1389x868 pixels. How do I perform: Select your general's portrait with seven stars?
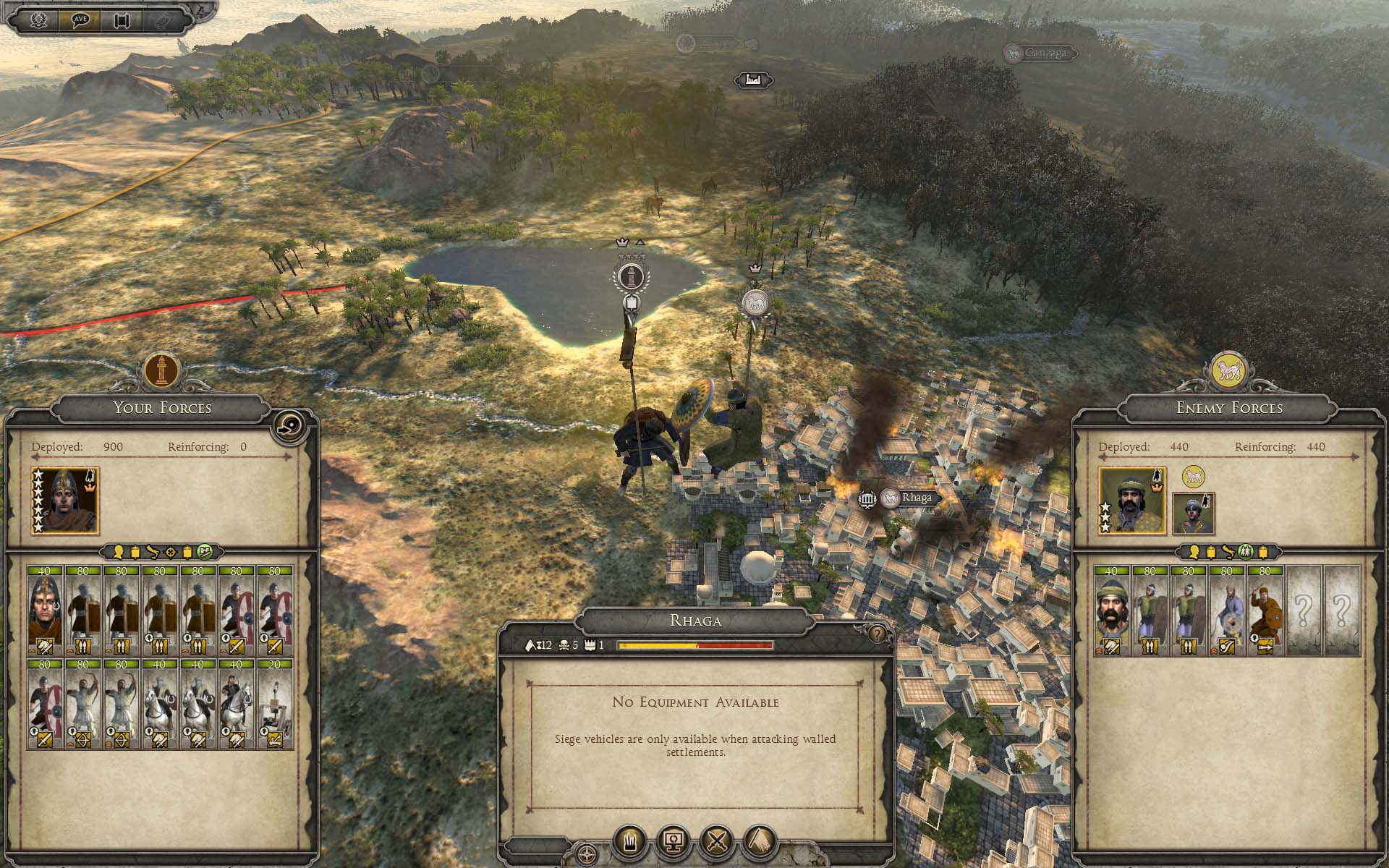[x=65, y=501]
